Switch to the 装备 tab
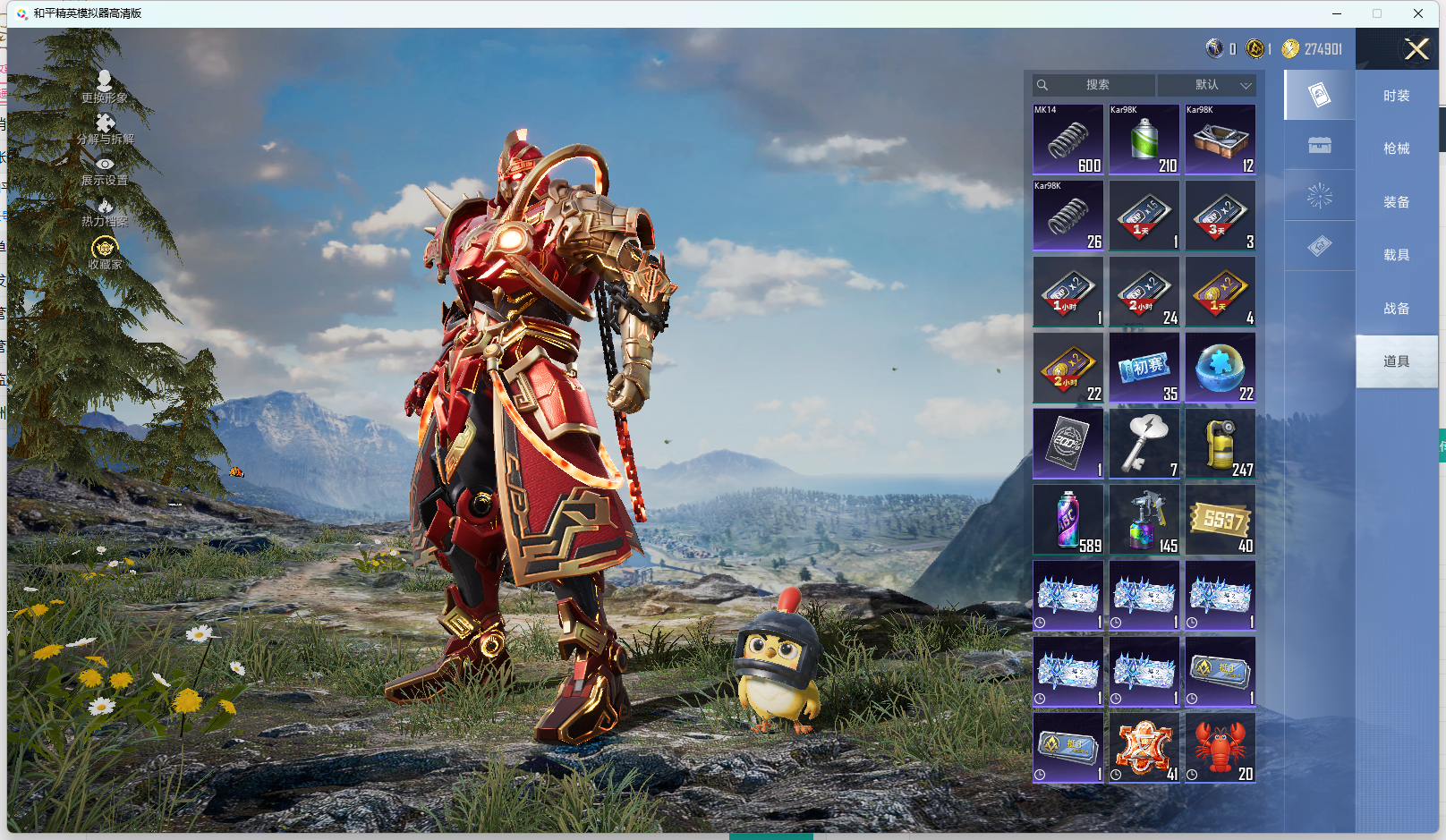Screen dimensions: 1446x840 pos(1396,202)
